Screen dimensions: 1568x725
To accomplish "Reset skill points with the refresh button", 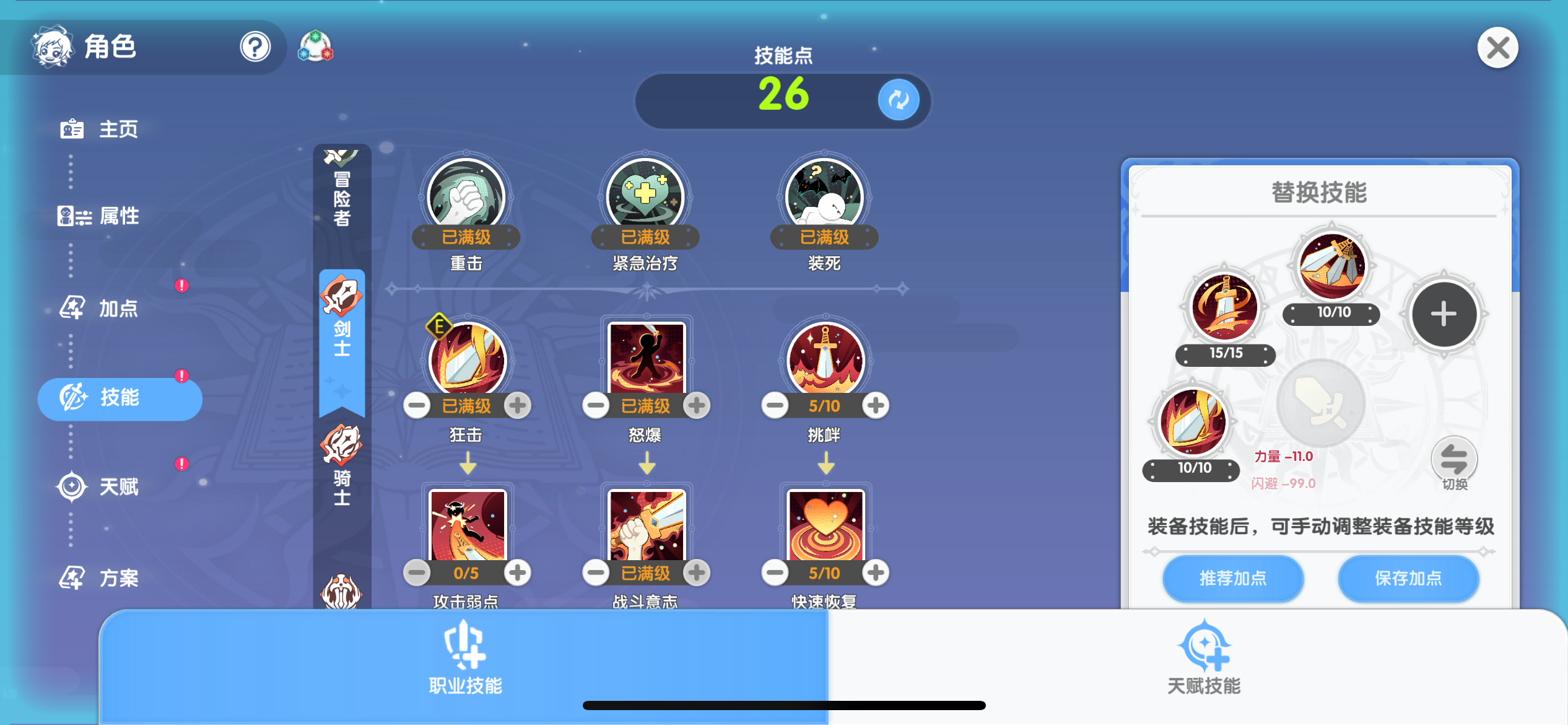I will [x=898, y=99].
